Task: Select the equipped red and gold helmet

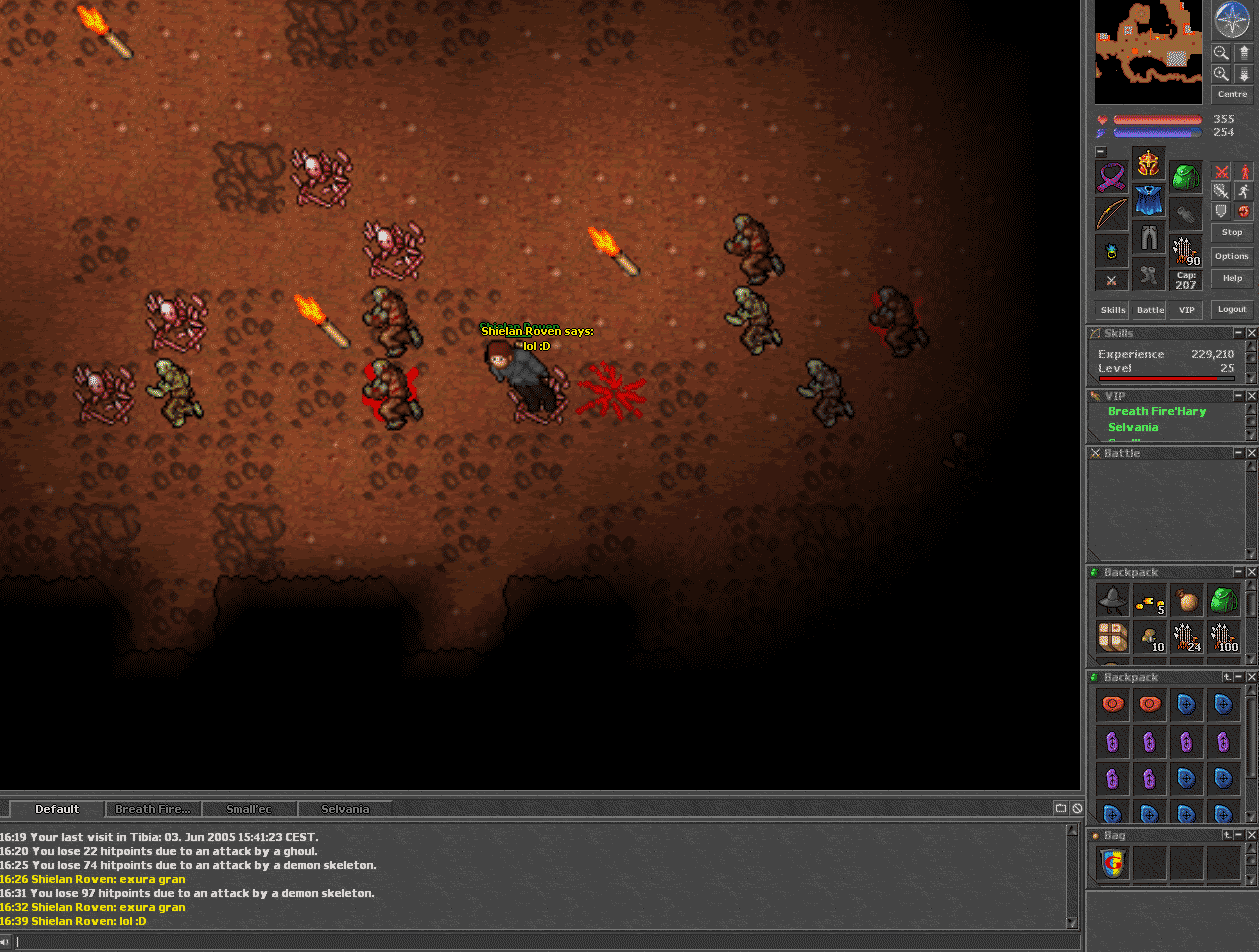Action: (1148, 162)
